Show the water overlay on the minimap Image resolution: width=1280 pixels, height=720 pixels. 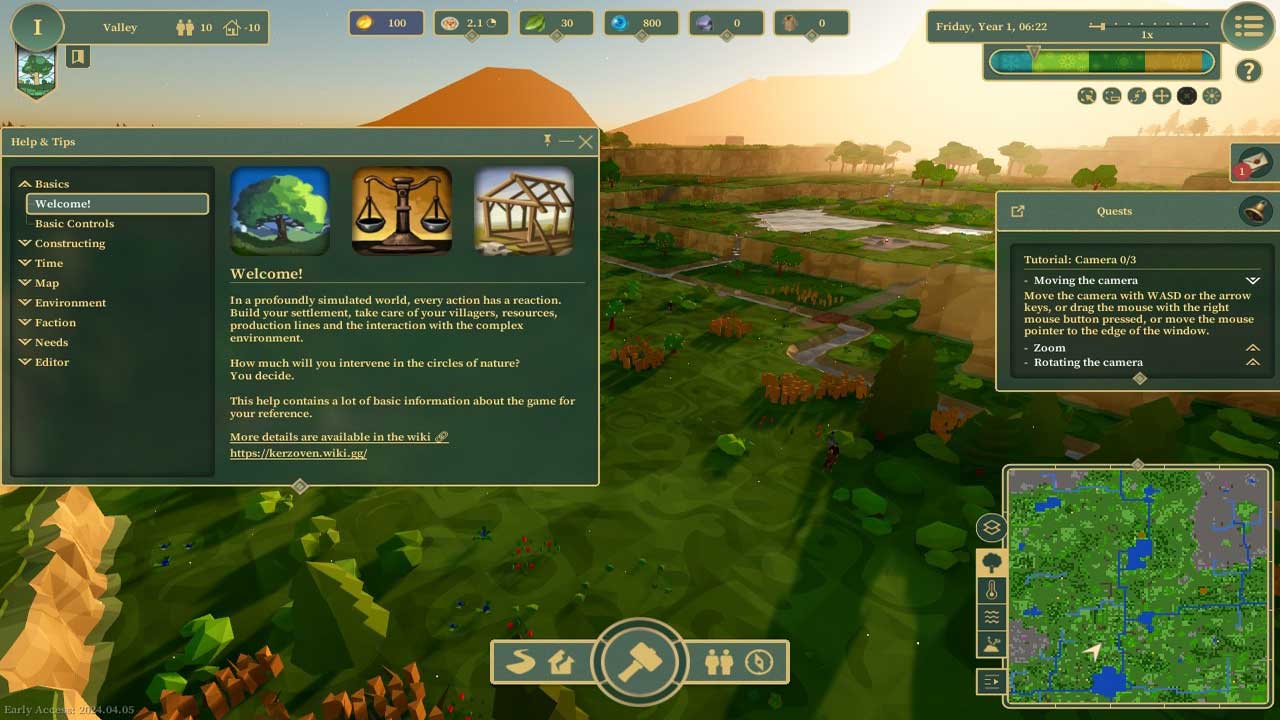click(992, 617)
